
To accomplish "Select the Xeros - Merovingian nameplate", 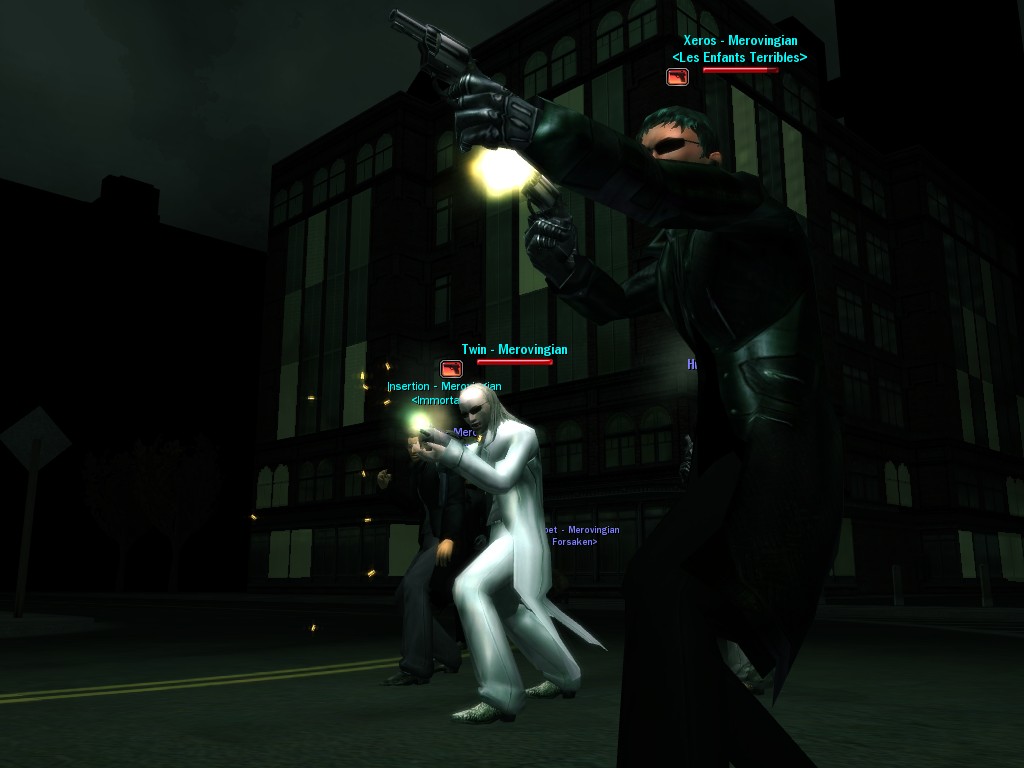I will point(739,42).
